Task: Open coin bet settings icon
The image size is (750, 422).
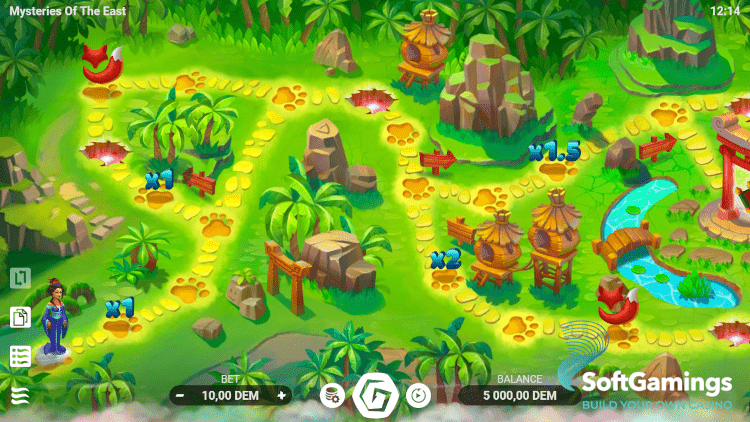Action: [x=332, y=396]
